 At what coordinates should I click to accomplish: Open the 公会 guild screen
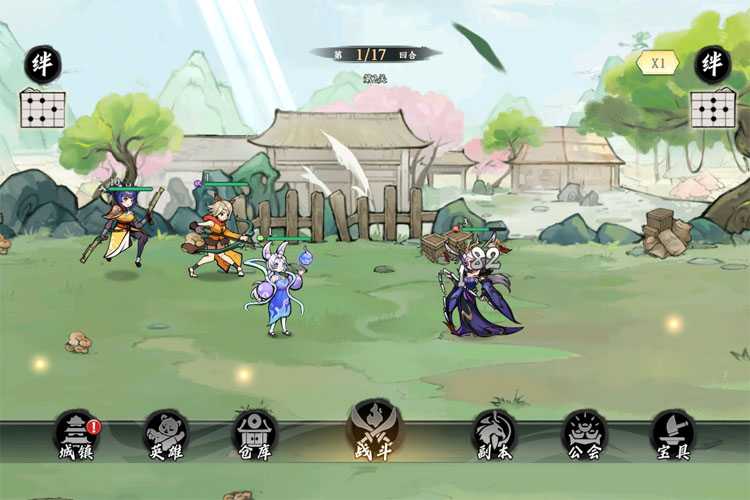[584, 434]
